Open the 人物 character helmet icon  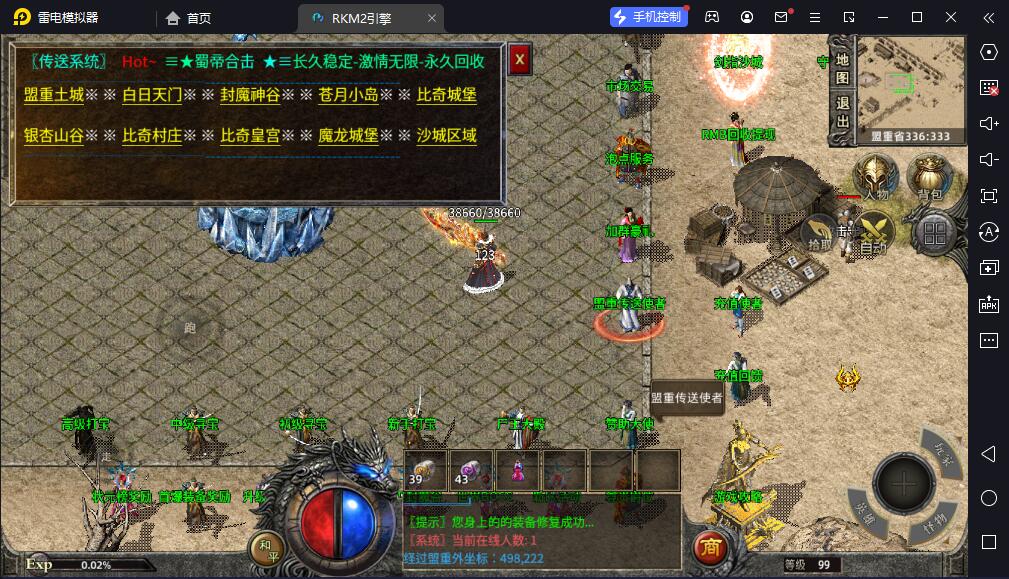[x=877, y=178]
